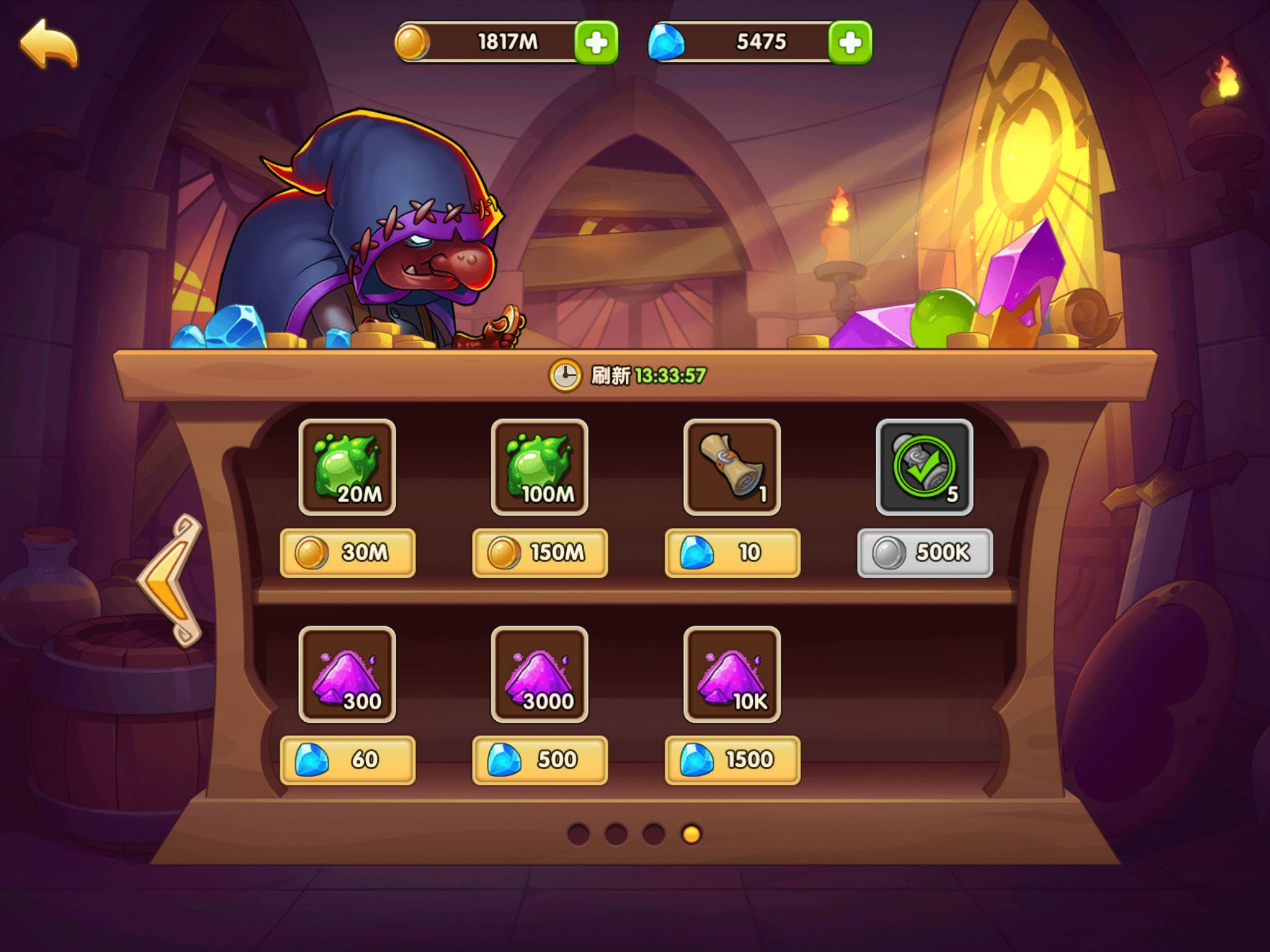The width and height of the screenshot is (1270, 952).
Task: Select the purchased scroll with green checkmark
Action: (x=924, y=467)
